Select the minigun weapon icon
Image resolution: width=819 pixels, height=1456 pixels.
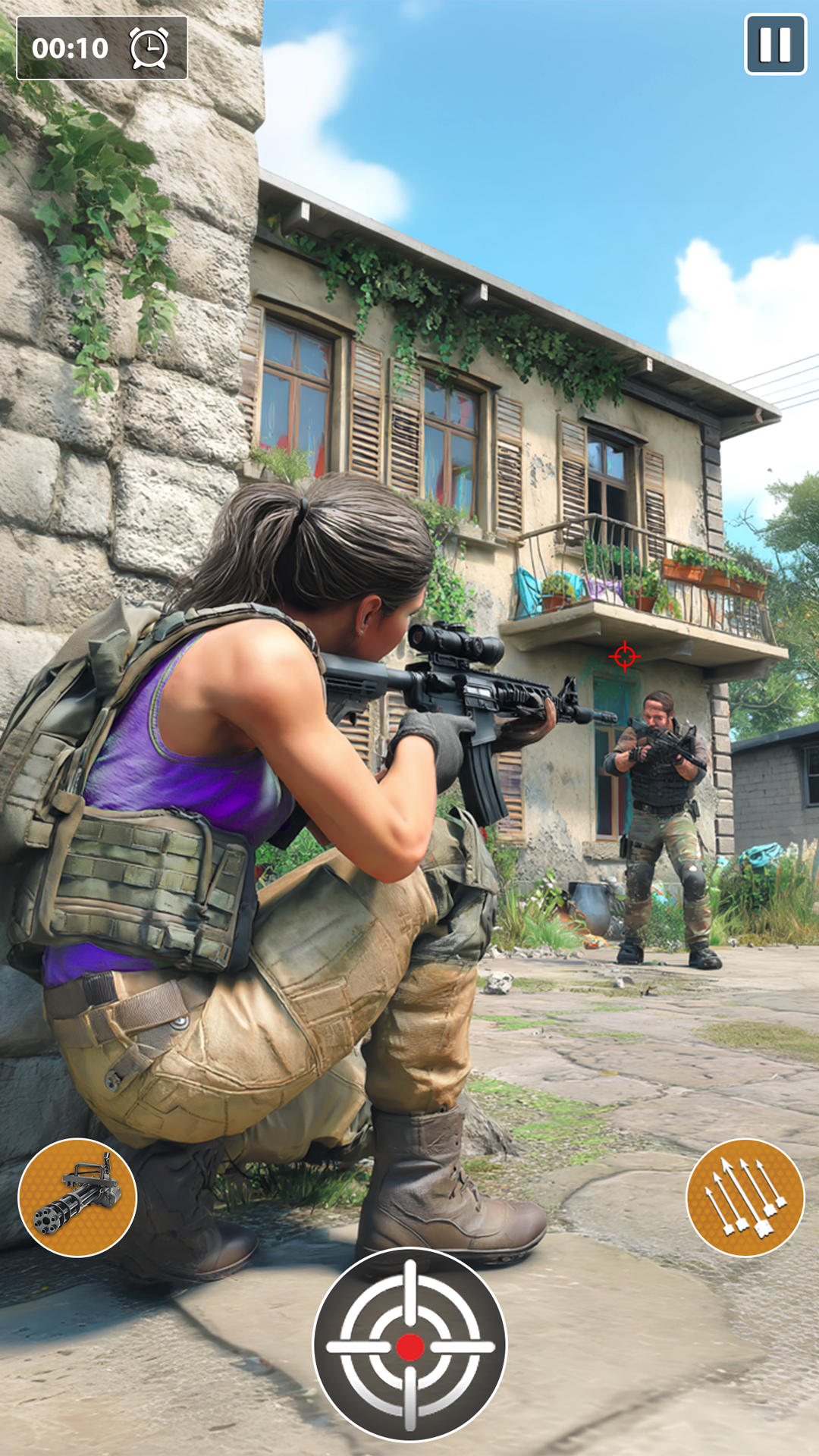(77, 1197)
